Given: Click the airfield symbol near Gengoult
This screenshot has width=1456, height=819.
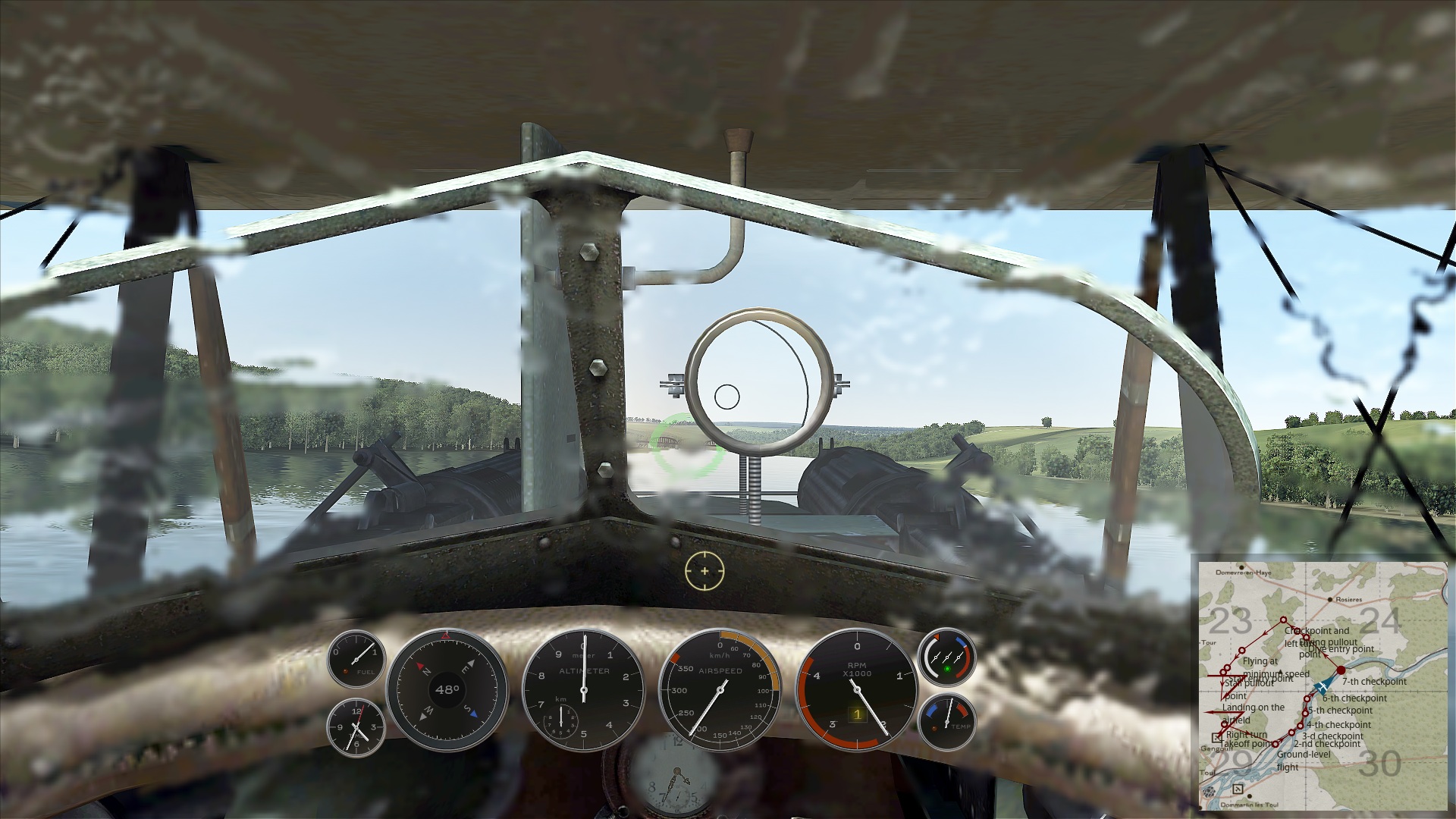Looking at the screenshot, I should 1217,737.
